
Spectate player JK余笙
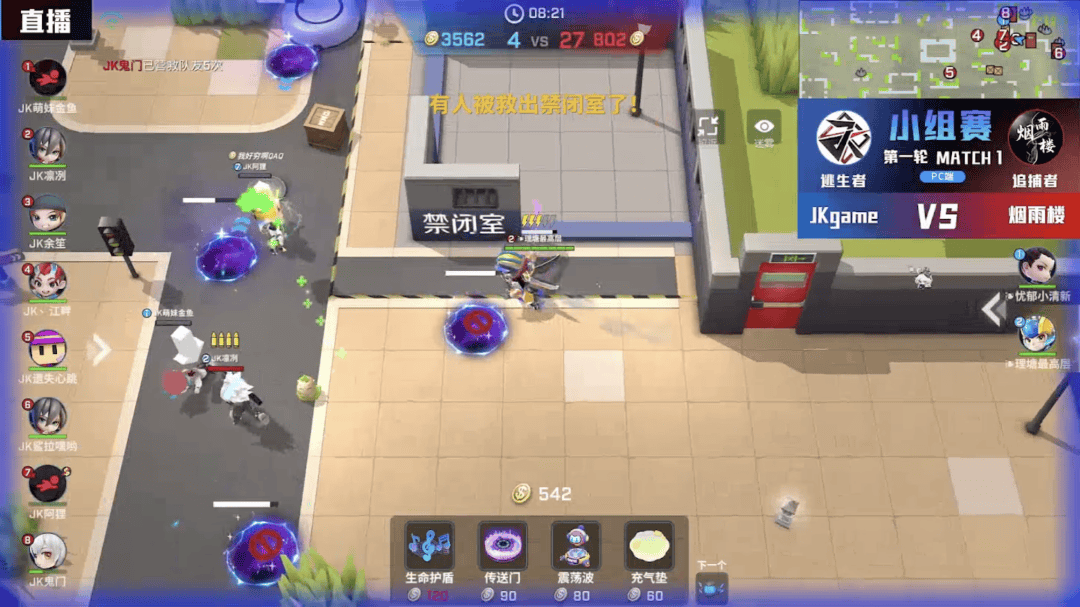[x=47, y=215]
